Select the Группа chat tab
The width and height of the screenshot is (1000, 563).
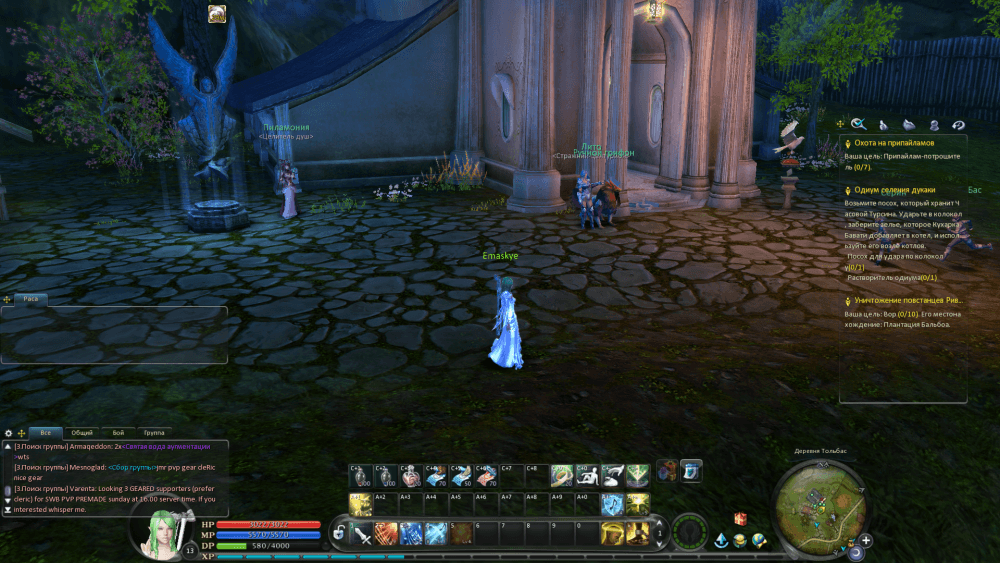click(154, 432)
